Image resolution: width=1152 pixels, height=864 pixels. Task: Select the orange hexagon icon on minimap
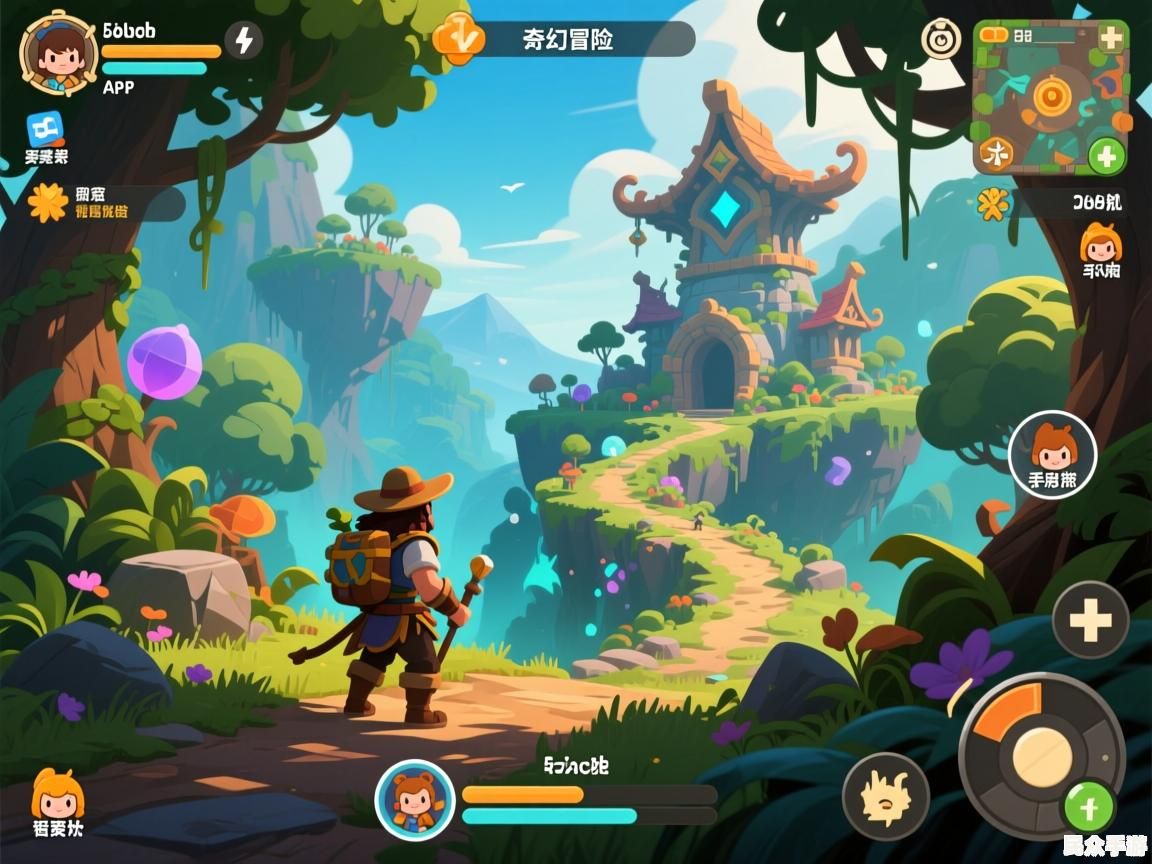pyautogui.click(x=1050, y=96)
